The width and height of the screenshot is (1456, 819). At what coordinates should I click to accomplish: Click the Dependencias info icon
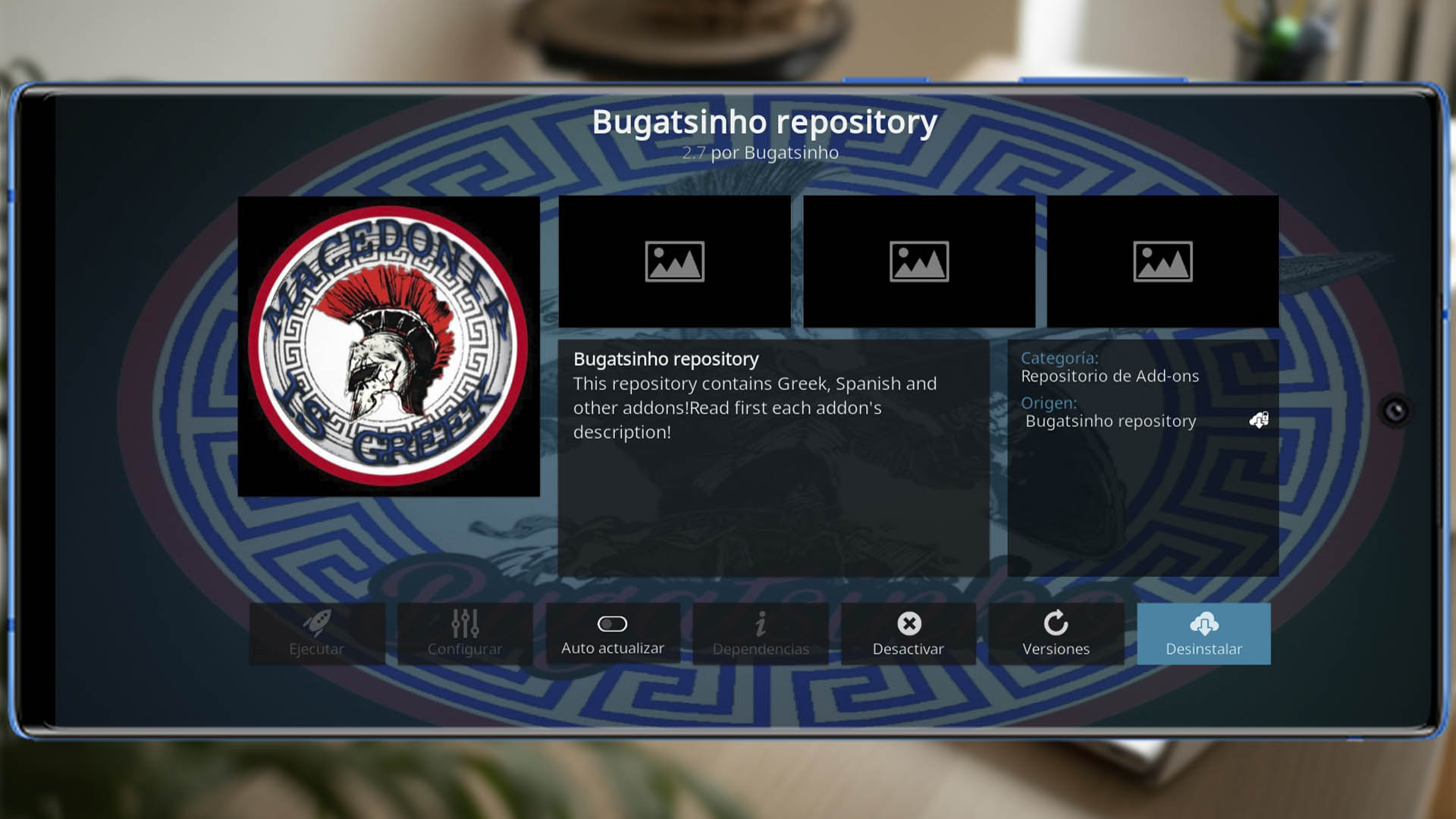(760, 624)
